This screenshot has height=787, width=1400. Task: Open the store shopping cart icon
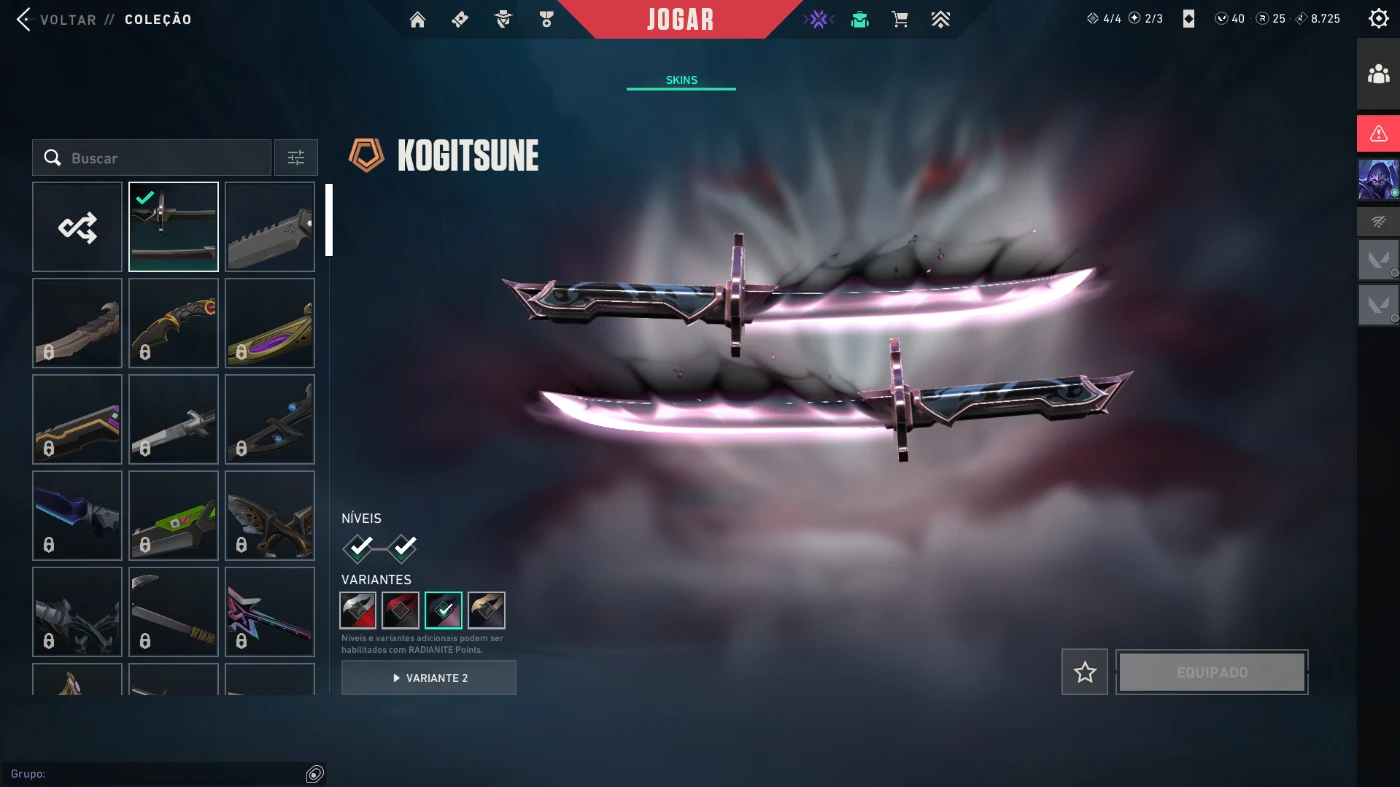point(900,20)
